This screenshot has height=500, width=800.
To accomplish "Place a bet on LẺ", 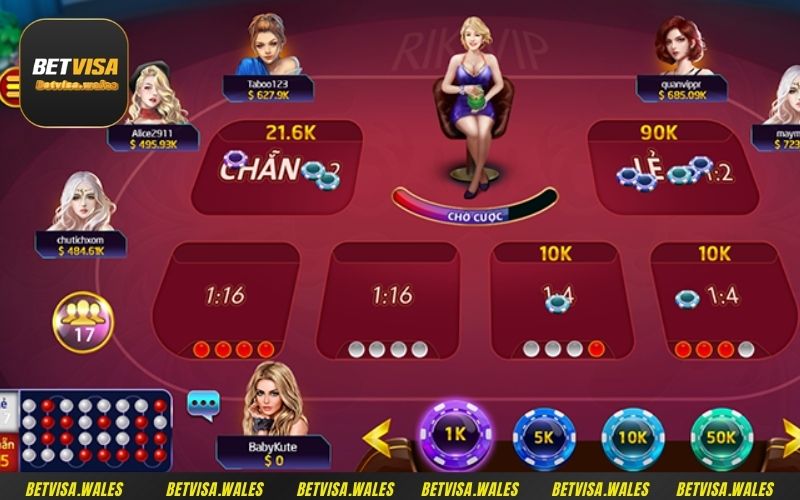I will (662, 168).
